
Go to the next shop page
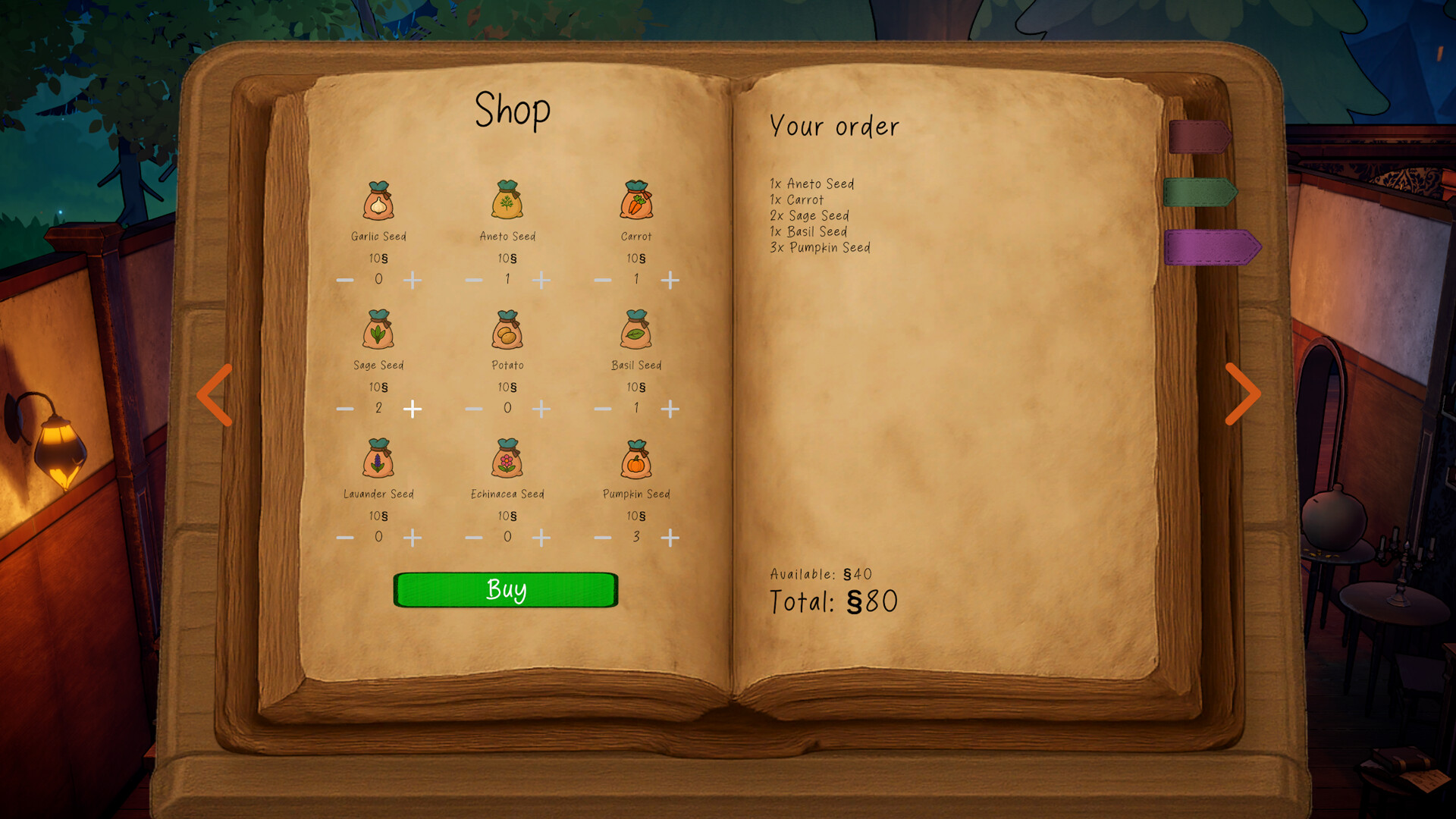click(x=1244, y=394)
